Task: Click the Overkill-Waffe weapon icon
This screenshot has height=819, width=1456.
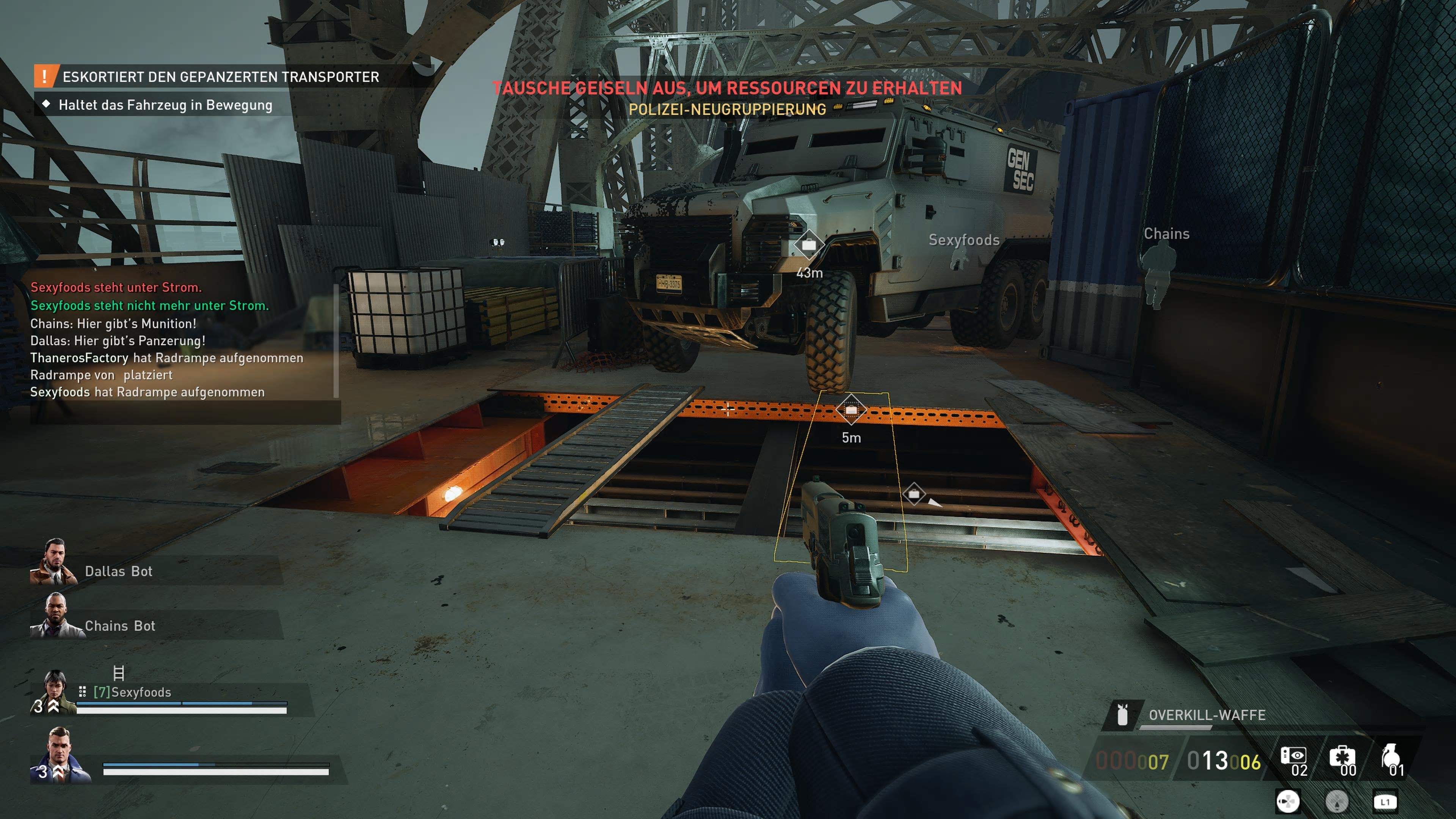Action: point(1122,715)
